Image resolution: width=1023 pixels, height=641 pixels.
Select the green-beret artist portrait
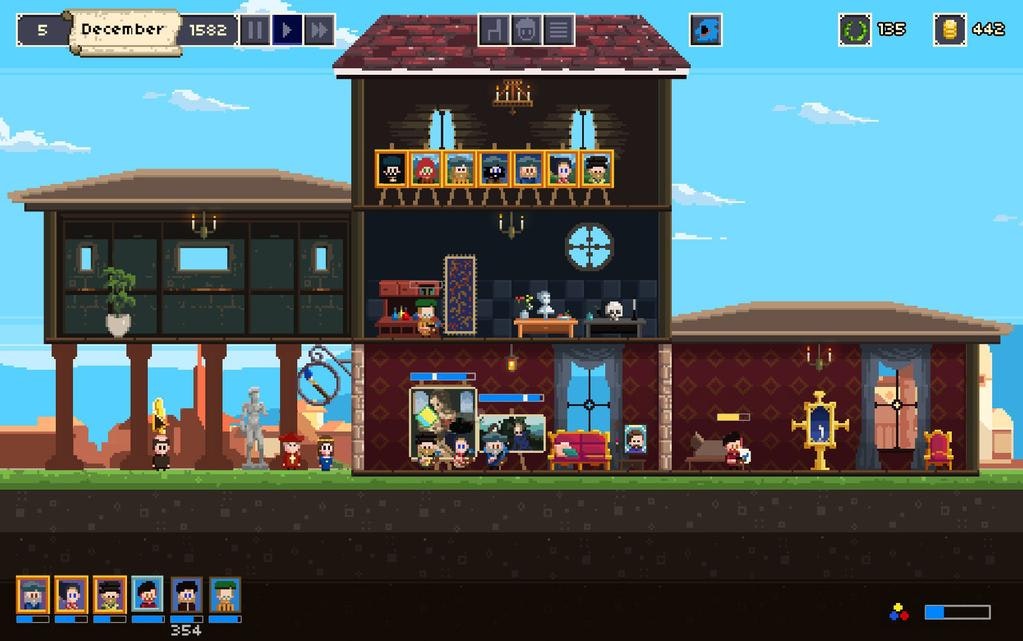pos(225,595)
